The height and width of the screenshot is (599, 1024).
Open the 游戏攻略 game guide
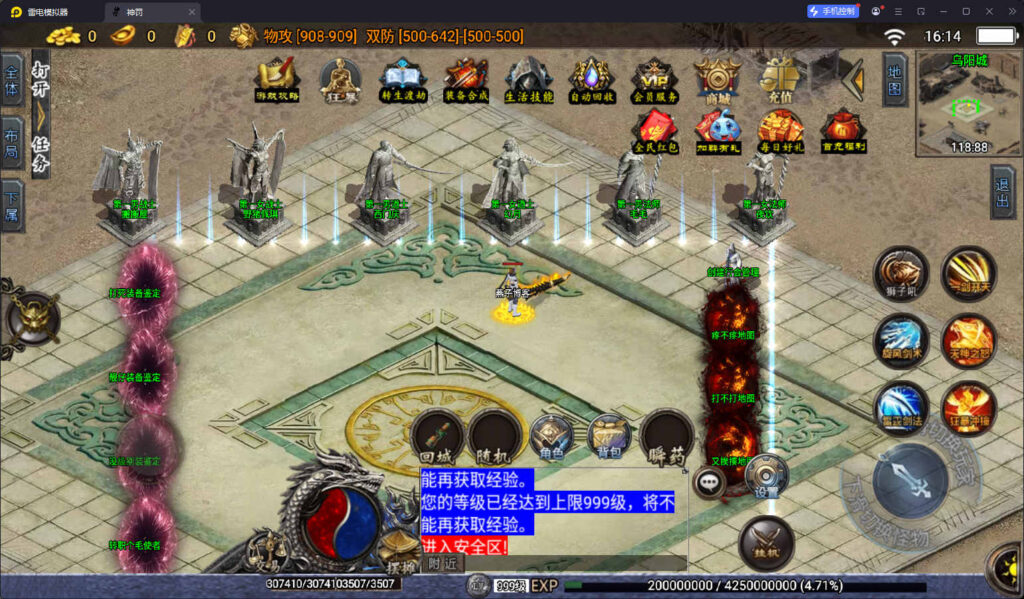pos(278,78)
